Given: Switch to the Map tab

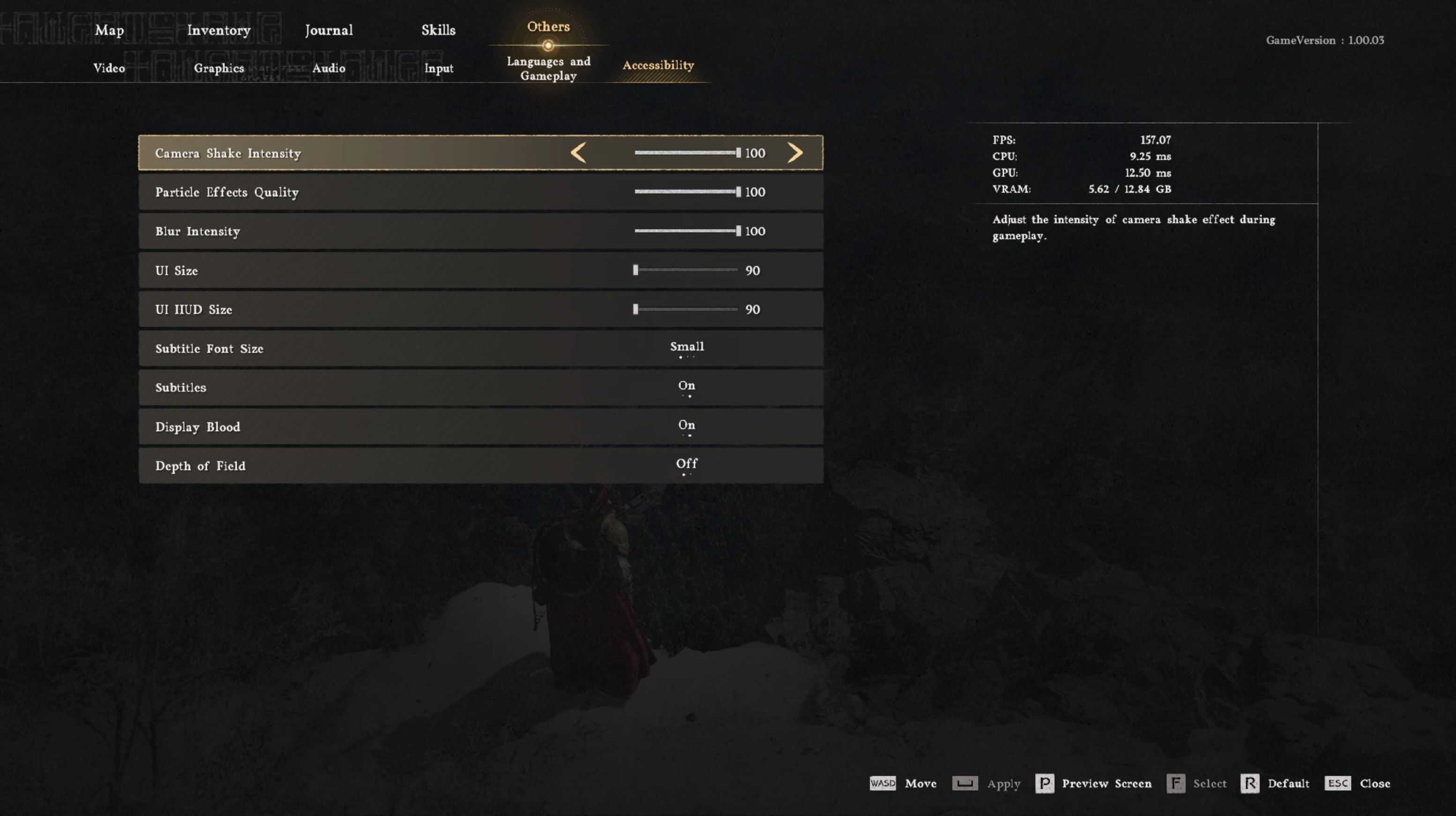Looking at the screenshot, I should pos(109,30).
